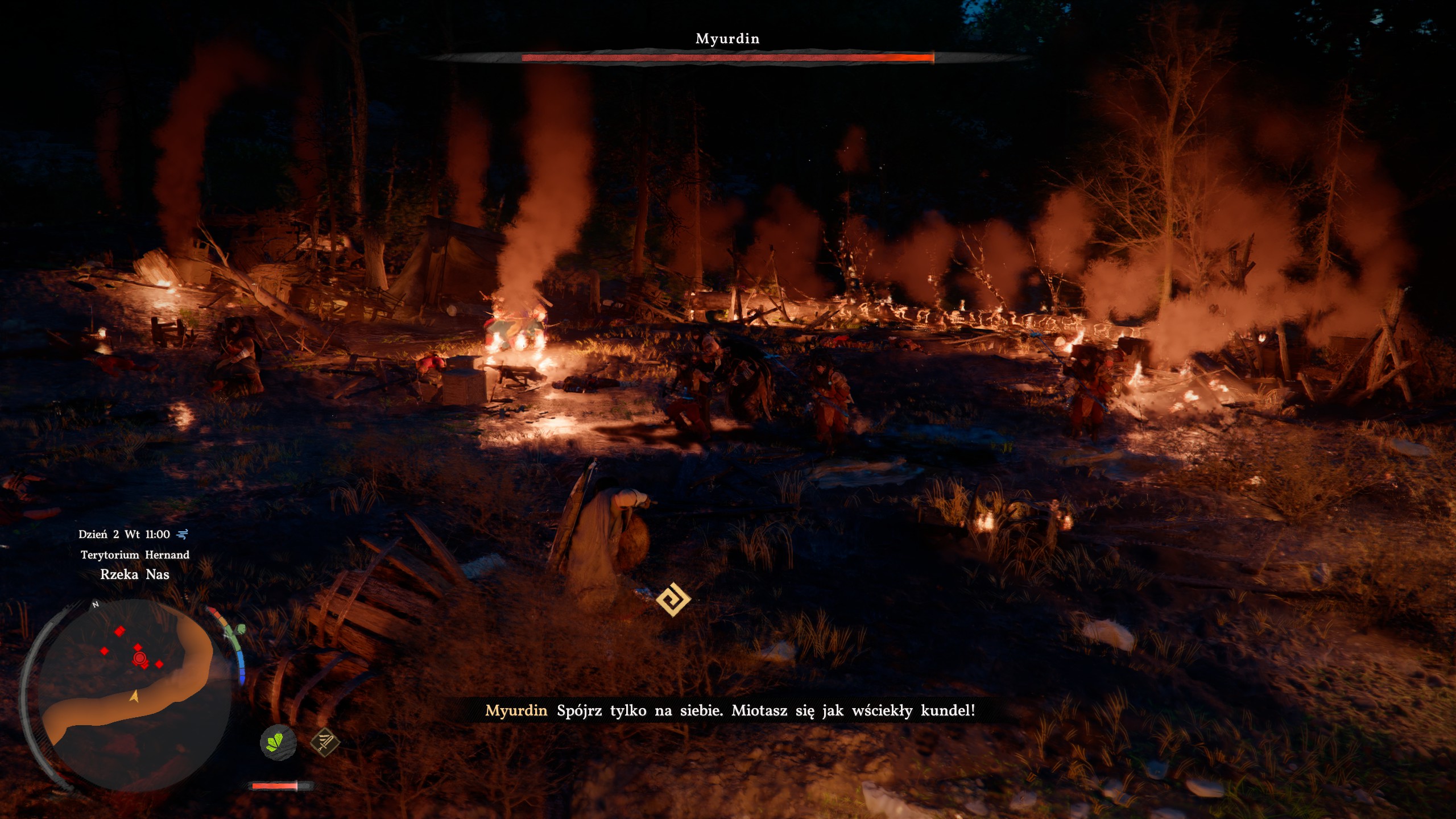Activate the sword skill diamond icon
Screen dimensions: 1456x819
[x=325, y=742]
